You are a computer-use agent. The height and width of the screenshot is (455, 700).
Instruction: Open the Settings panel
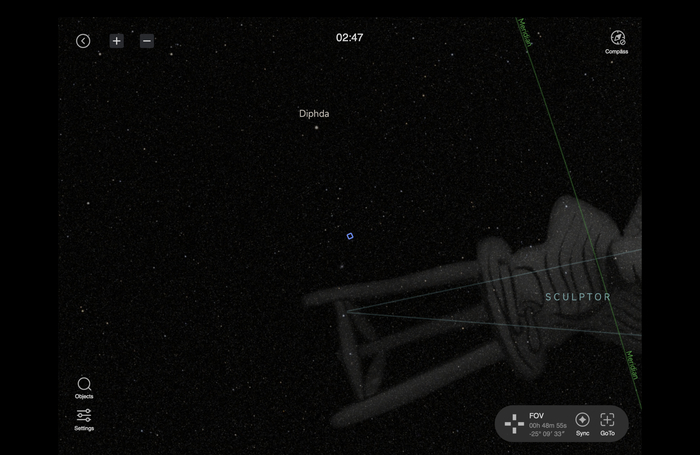(x=84, y=418)
